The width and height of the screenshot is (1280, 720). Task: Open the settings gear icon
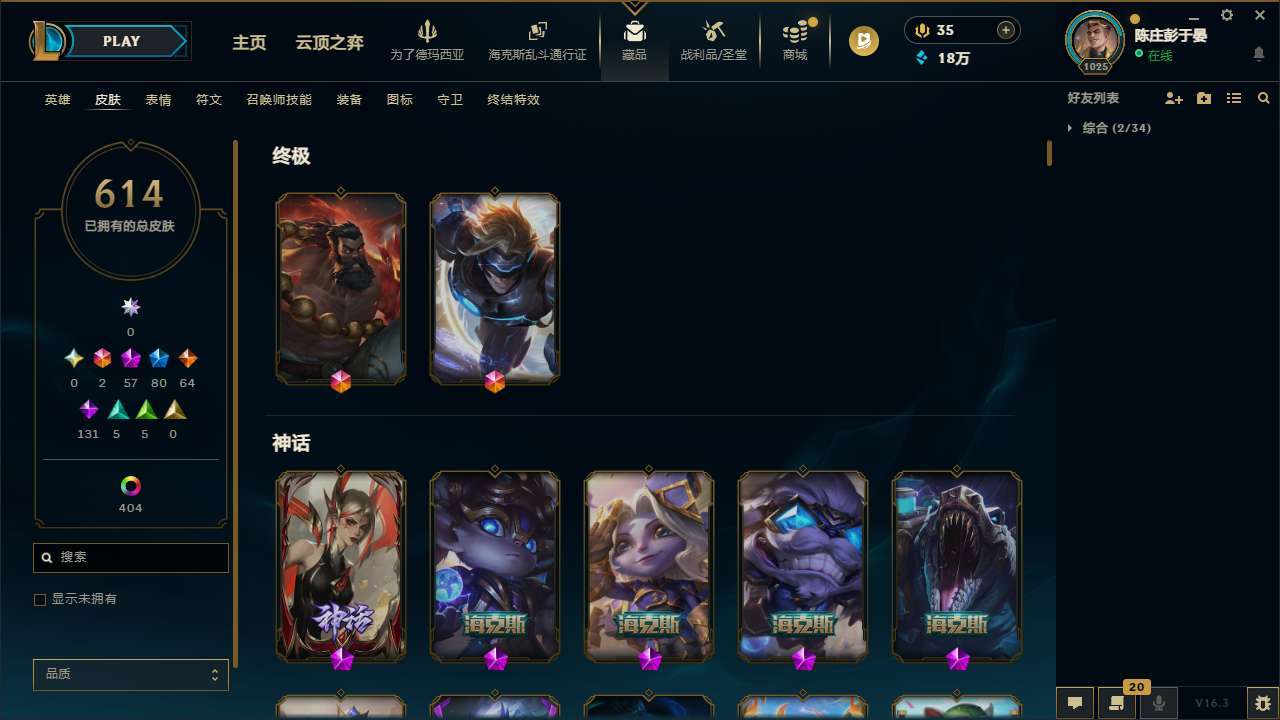tap(1226, 15)
